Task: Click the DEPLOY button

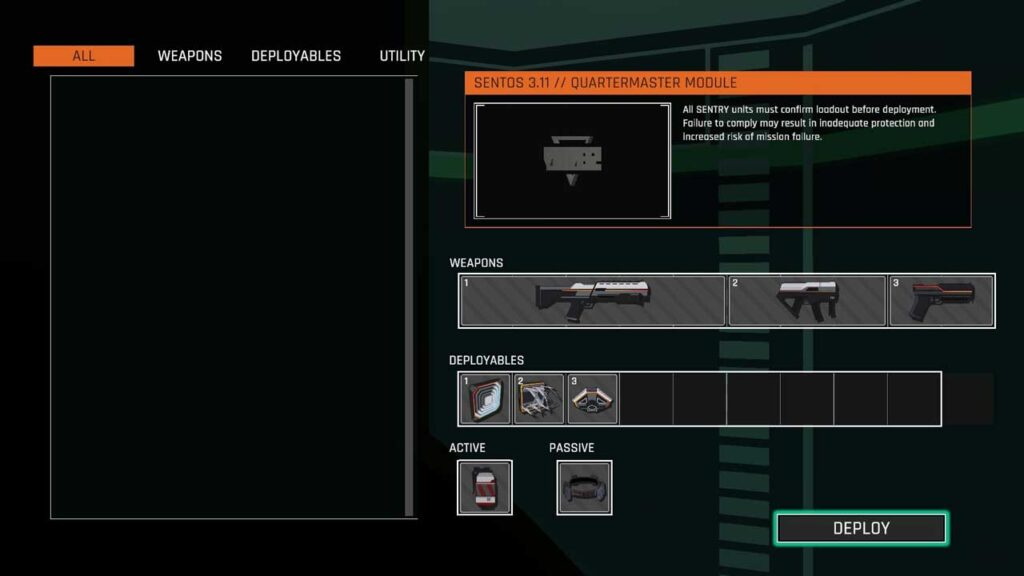Action: [861, 528]
